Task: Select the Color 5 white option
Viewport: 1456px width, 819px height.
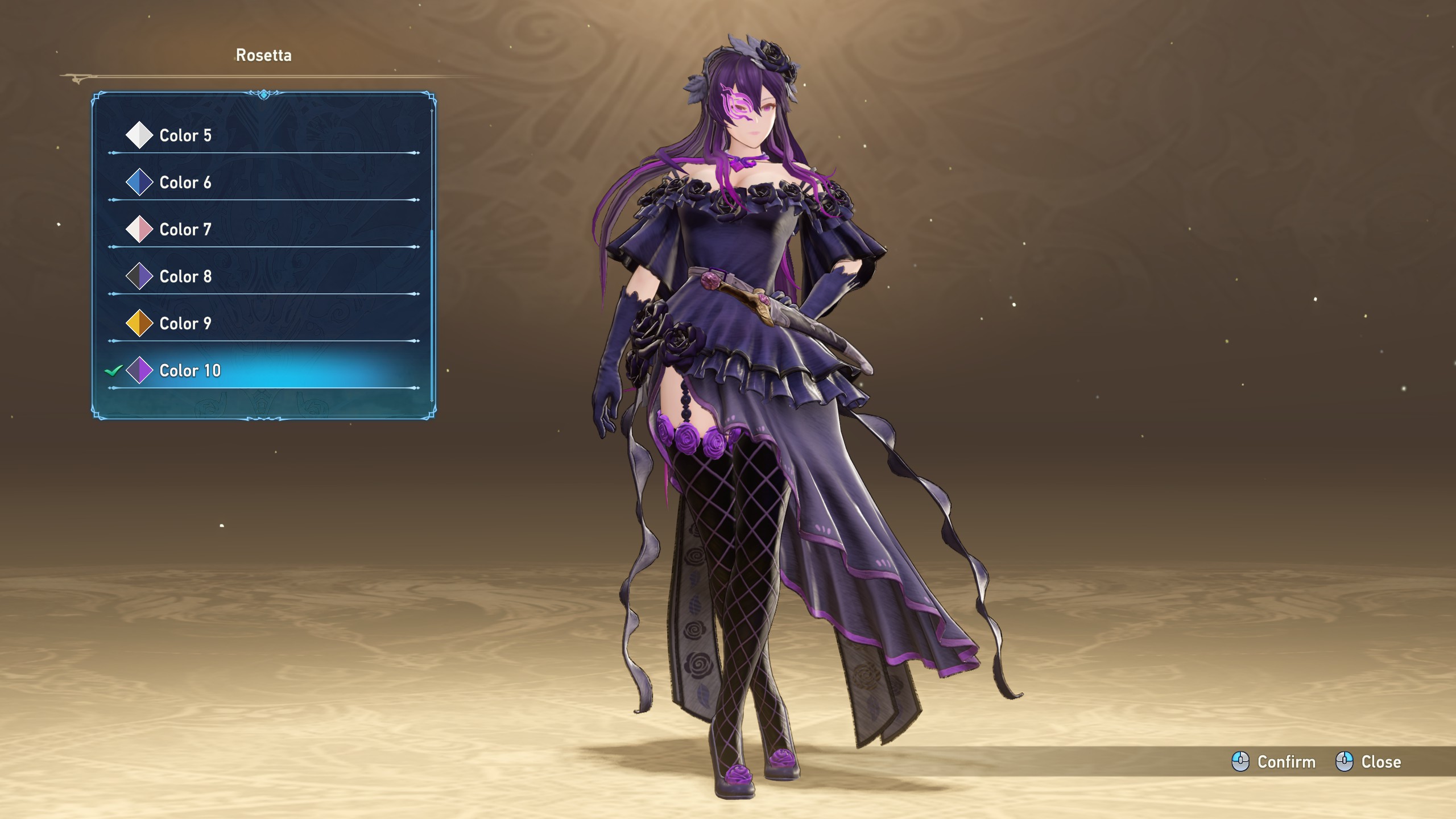Action: tap(185, 135)
